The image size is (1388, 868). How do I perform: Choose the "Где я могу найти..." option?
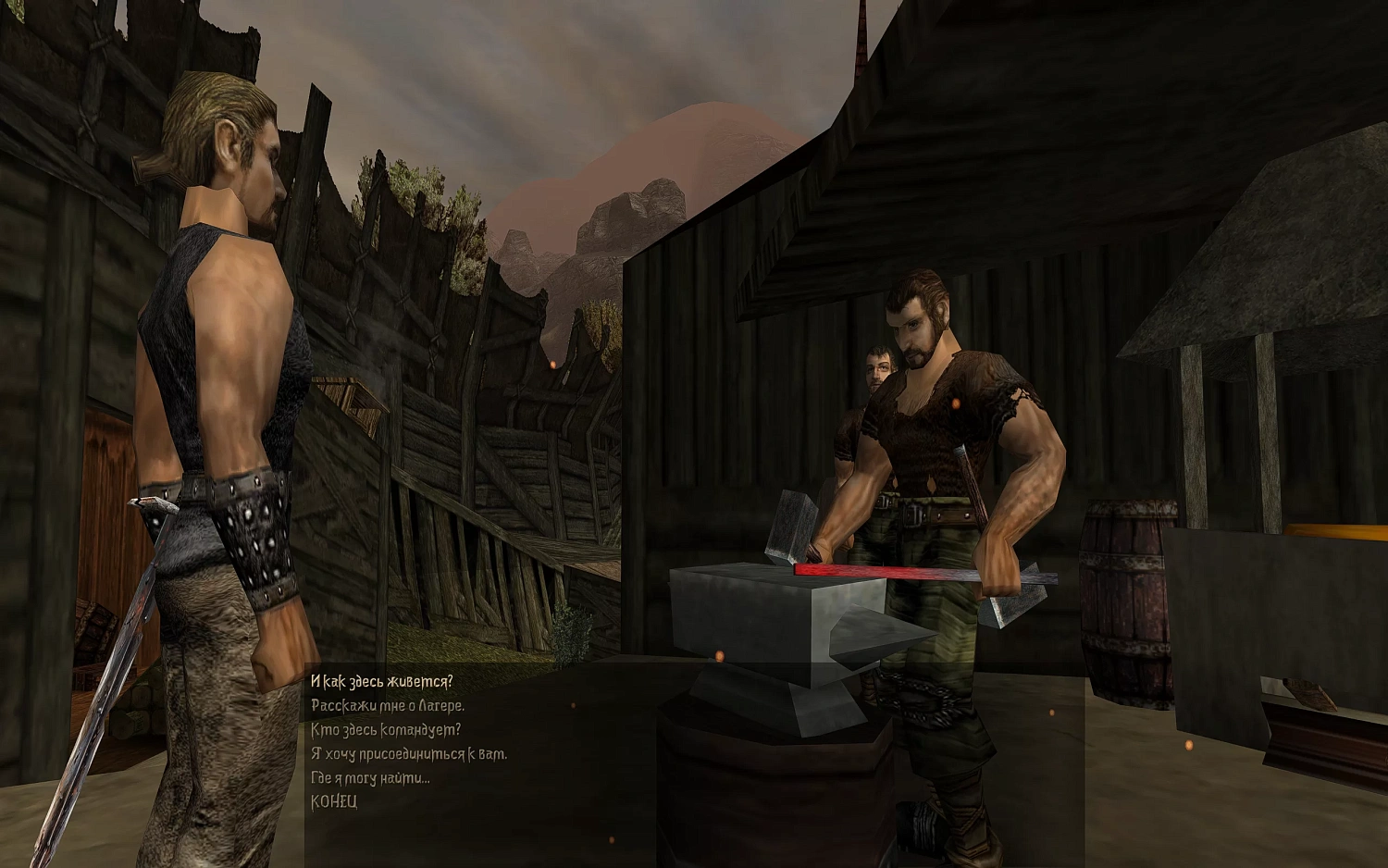pyautogui.click(x=370, y=778)
